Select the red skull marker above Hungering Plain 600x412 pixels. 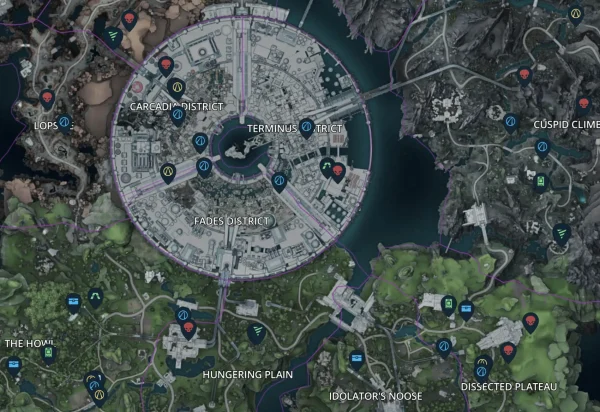189,328
